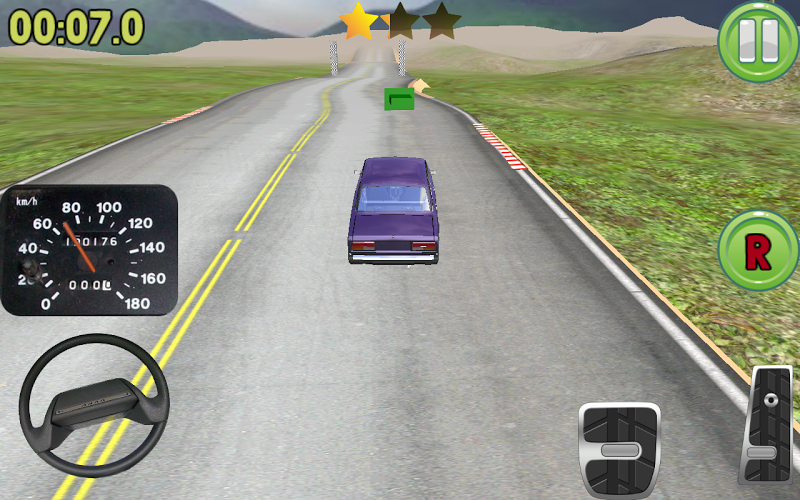This screenshot has height=500, width=800.
Task: Pause the game with the green button
Action: point(758,41)
